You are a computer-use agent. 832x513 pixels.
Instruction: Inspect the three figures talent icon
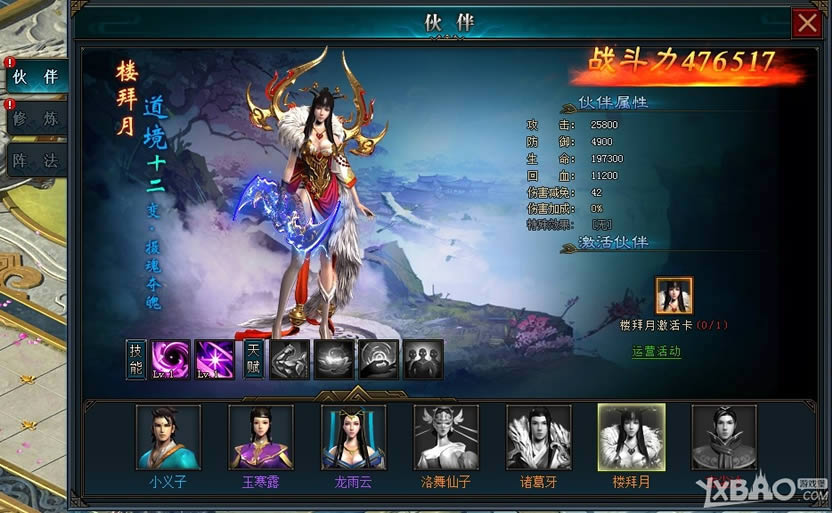tap(423, 360)
